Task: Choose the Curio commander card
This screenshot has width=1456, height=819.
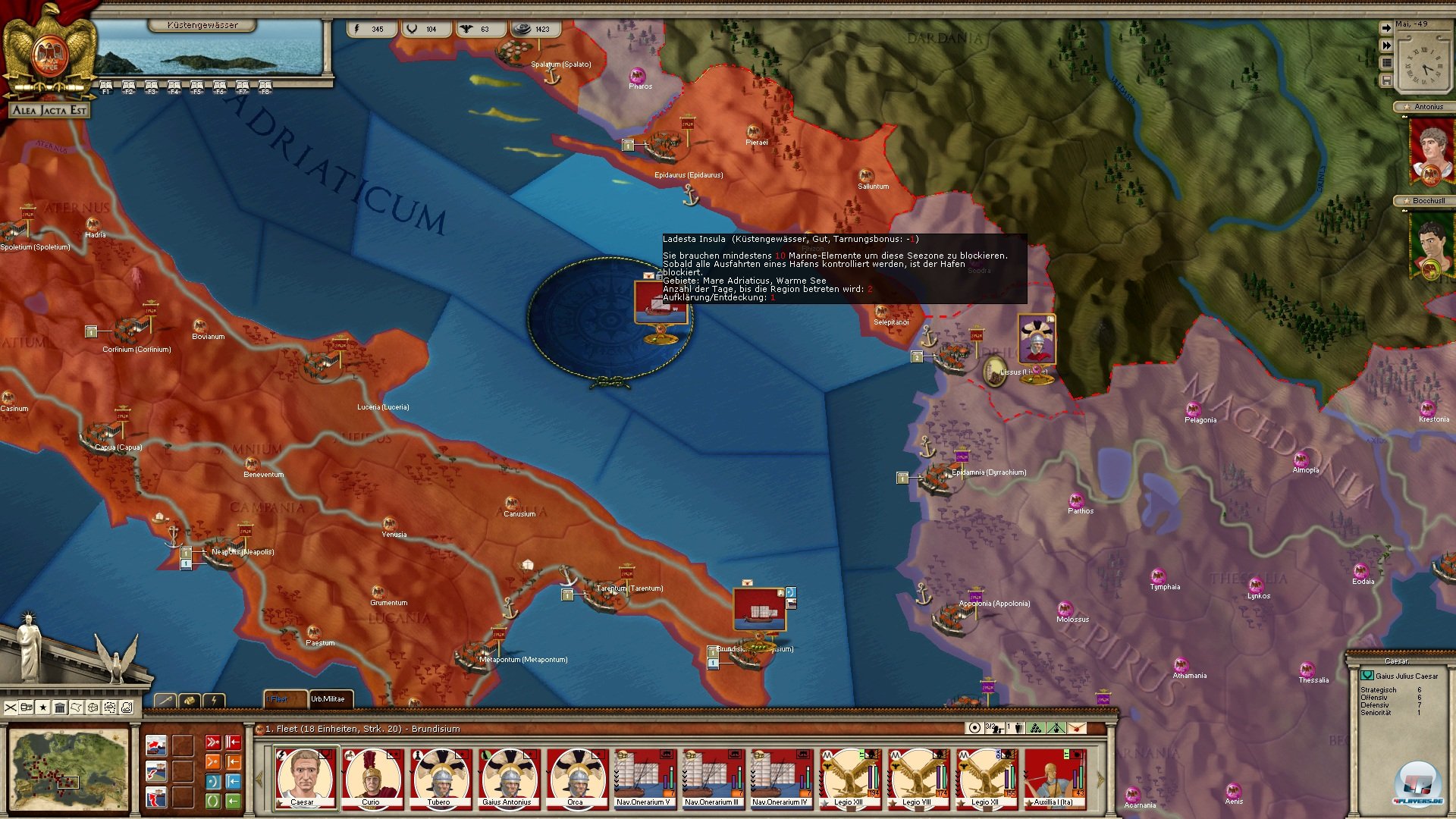Action: 371,777
